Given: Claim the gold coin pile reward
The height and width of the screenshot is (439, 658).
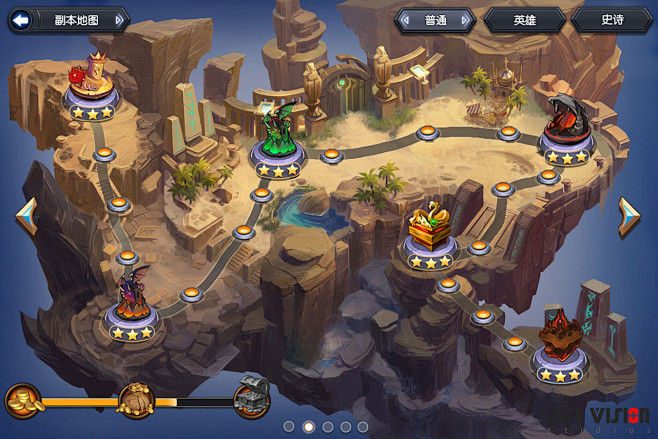Looking at the screenshot, I should [22, 400].
